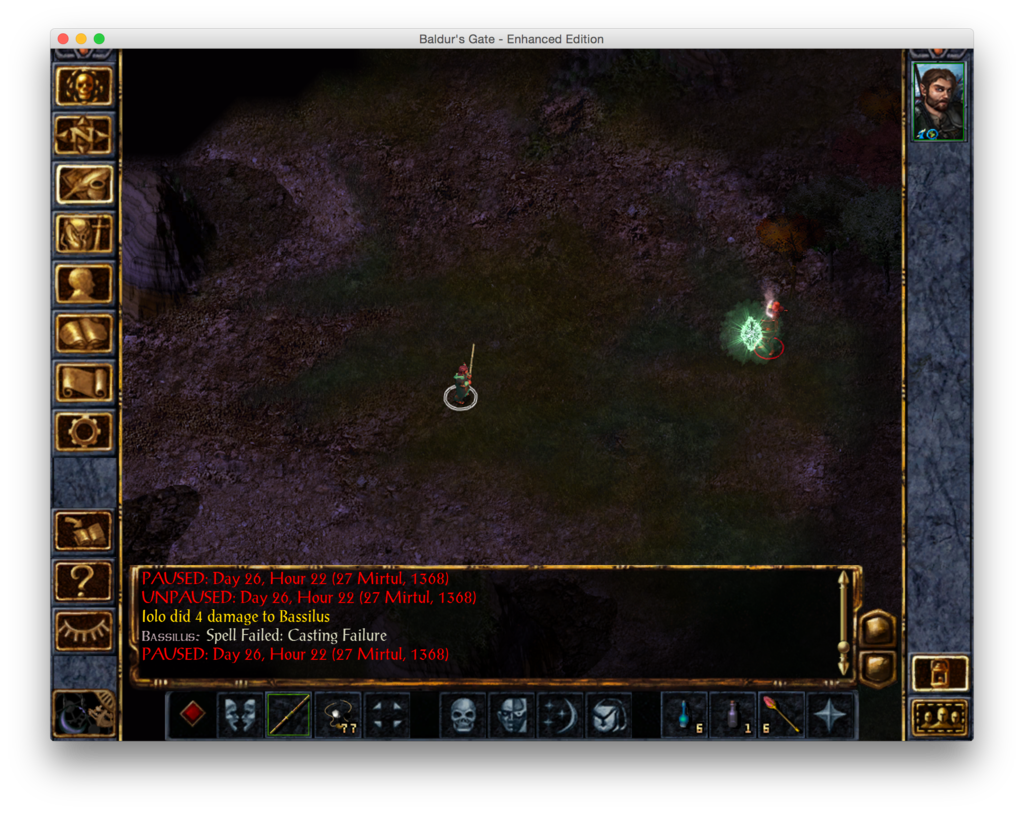Use the blue potion quick item
Screen dimensions: 1024x813
pos(686,714)
